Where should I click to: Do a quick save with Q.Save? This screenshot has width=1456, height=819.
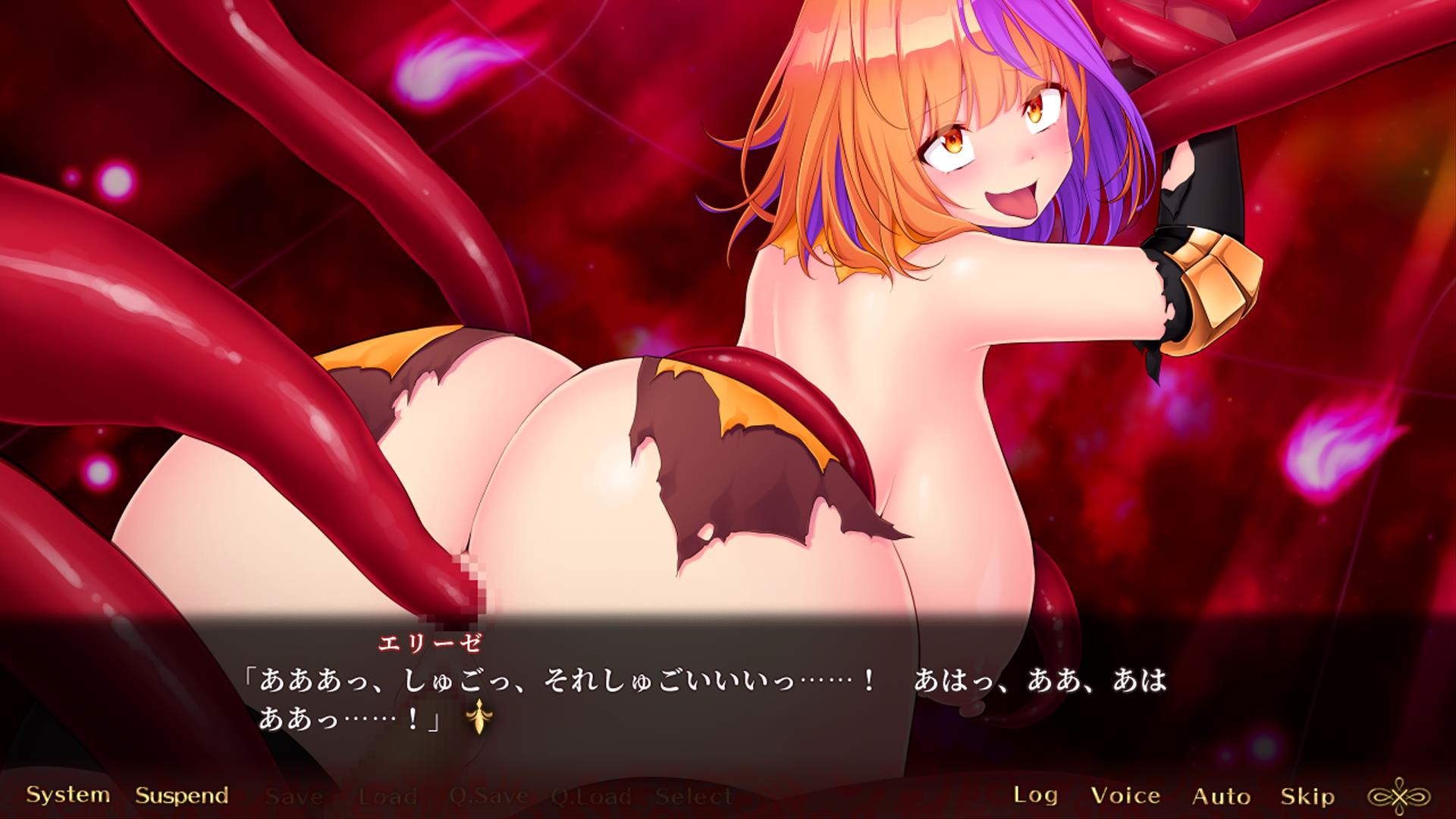488,796
